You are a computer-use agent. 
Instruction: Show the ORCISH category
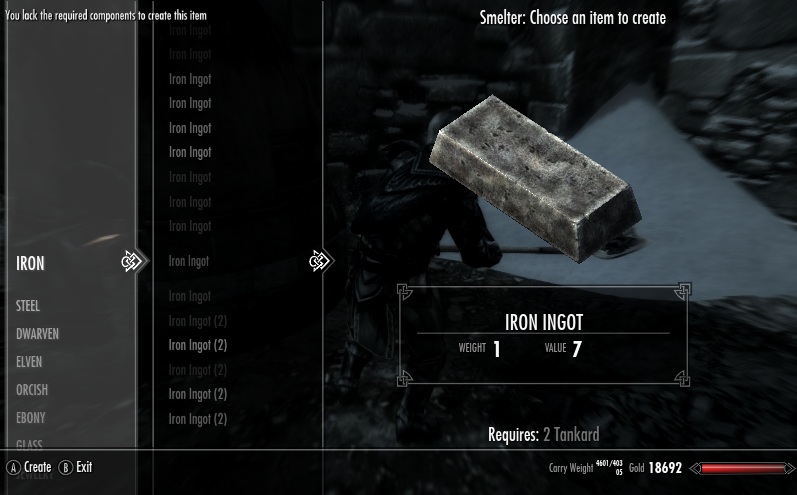(x=32, y=390)
